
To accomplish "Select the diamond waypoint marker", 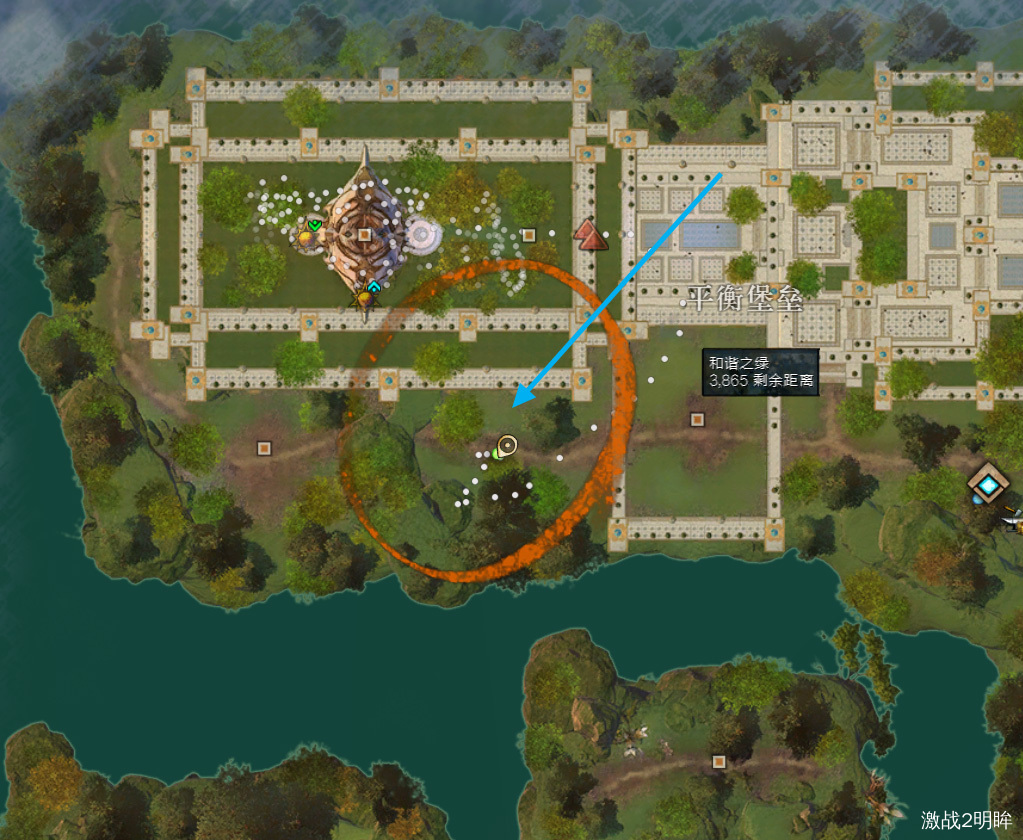I will pos(990,485).
